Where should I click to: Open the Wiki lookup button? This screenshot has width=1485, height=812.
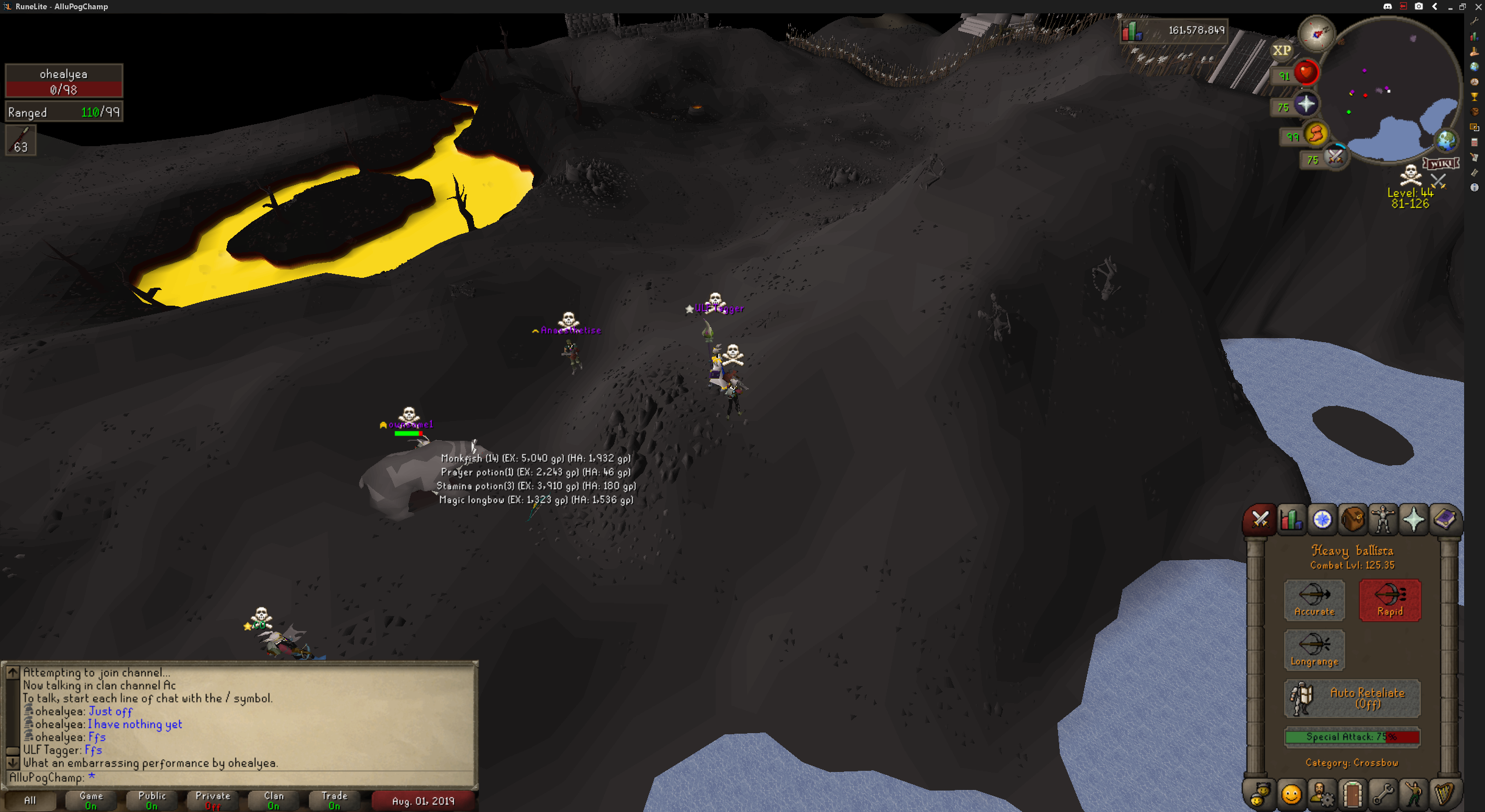pos(1440,163)
